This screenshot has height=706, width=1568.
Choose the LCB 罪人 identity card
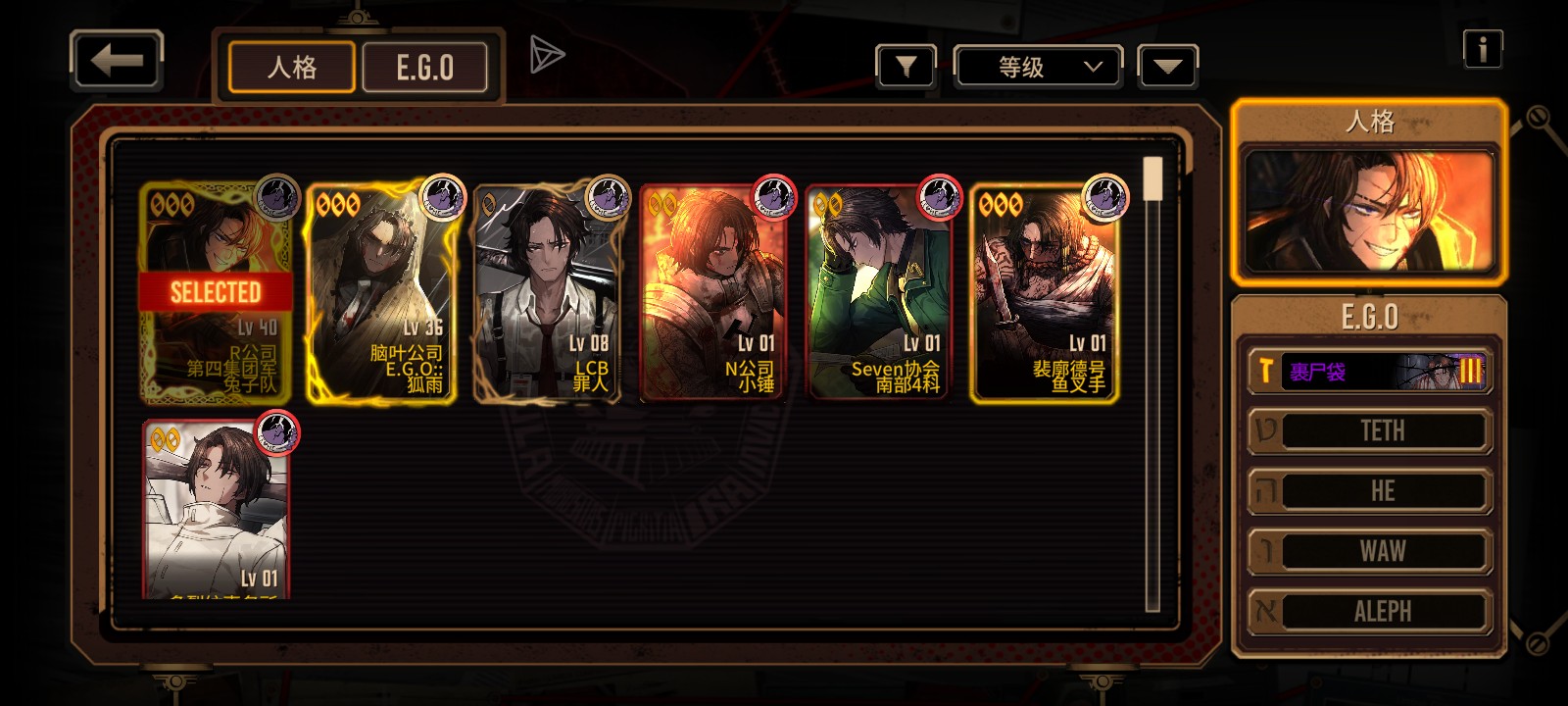tap(549, 292)
